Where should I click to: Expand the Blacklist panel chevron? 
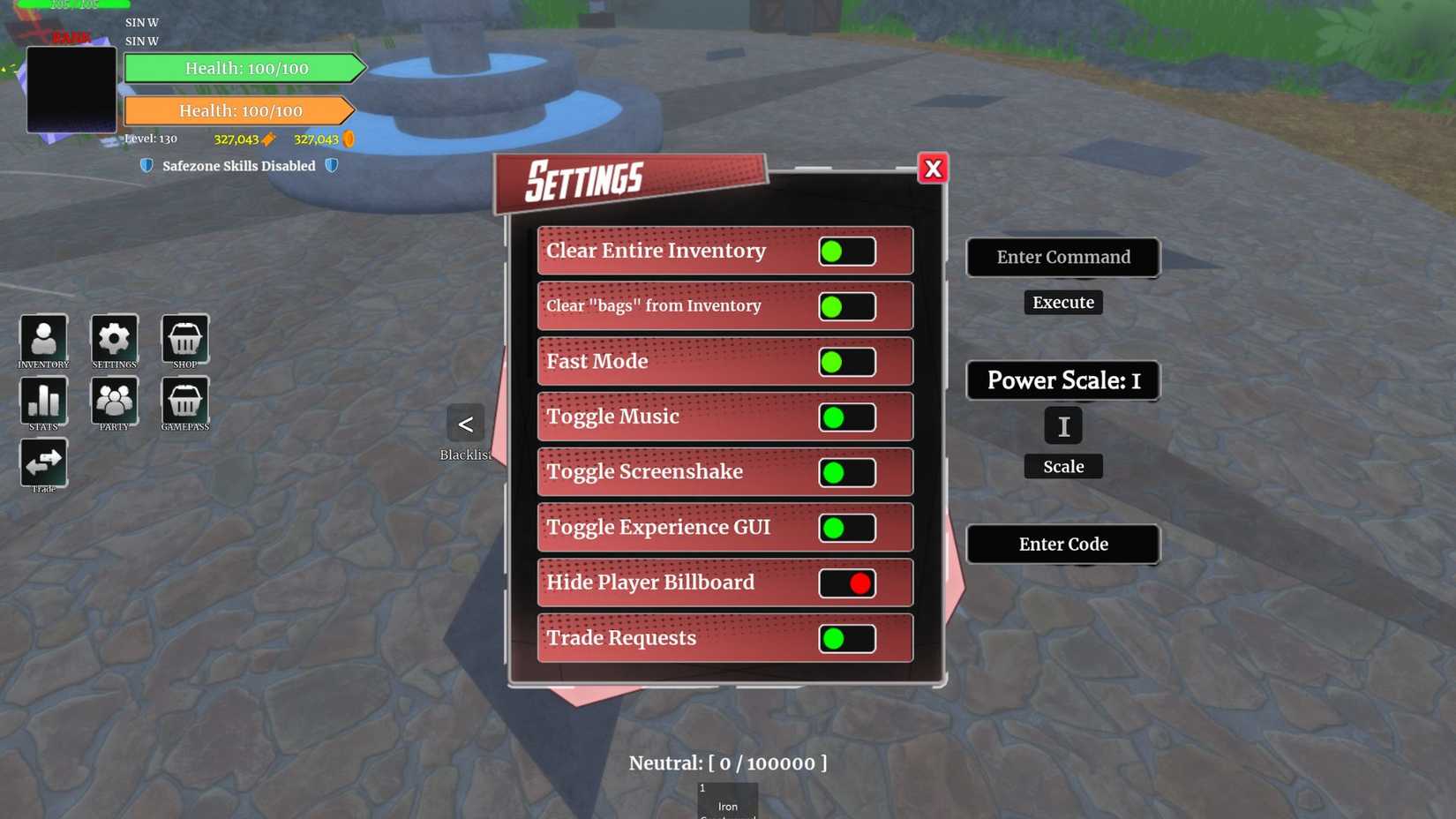pyautogui.click(x=465, y=424)
